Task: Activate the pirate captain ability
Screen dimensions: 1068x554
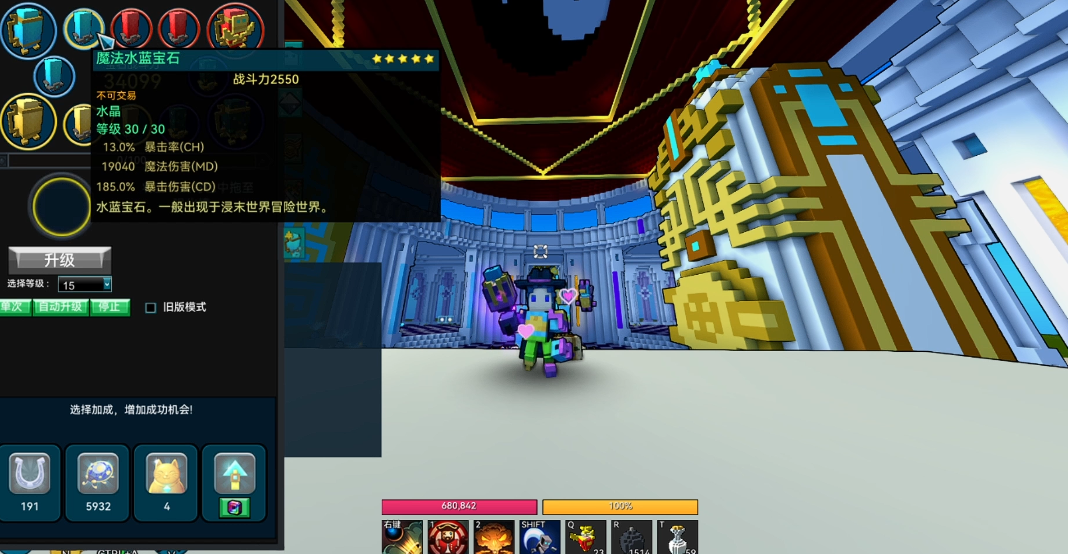Action: point(448,538)
